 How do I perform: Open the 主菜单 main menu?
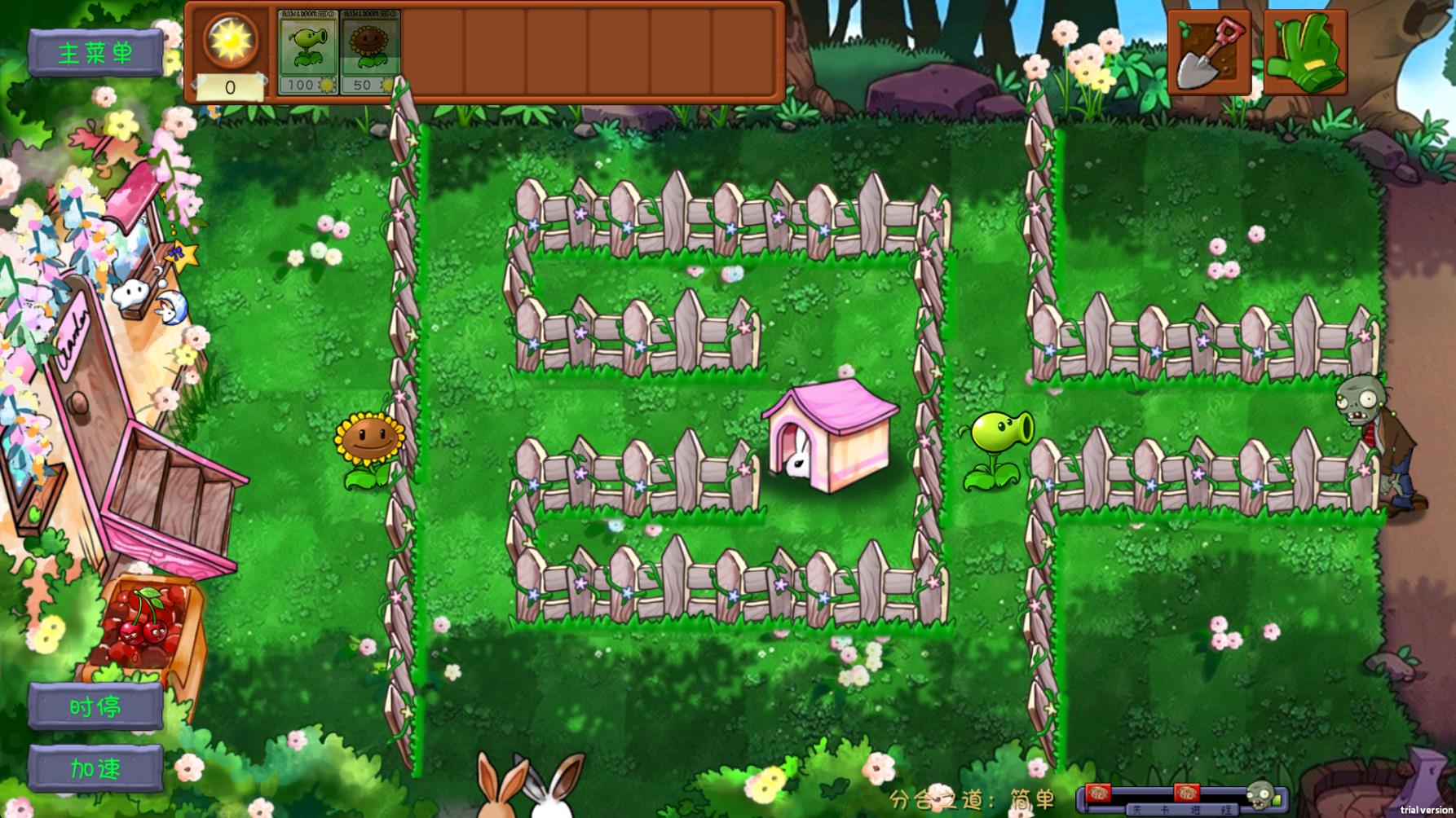97,51
